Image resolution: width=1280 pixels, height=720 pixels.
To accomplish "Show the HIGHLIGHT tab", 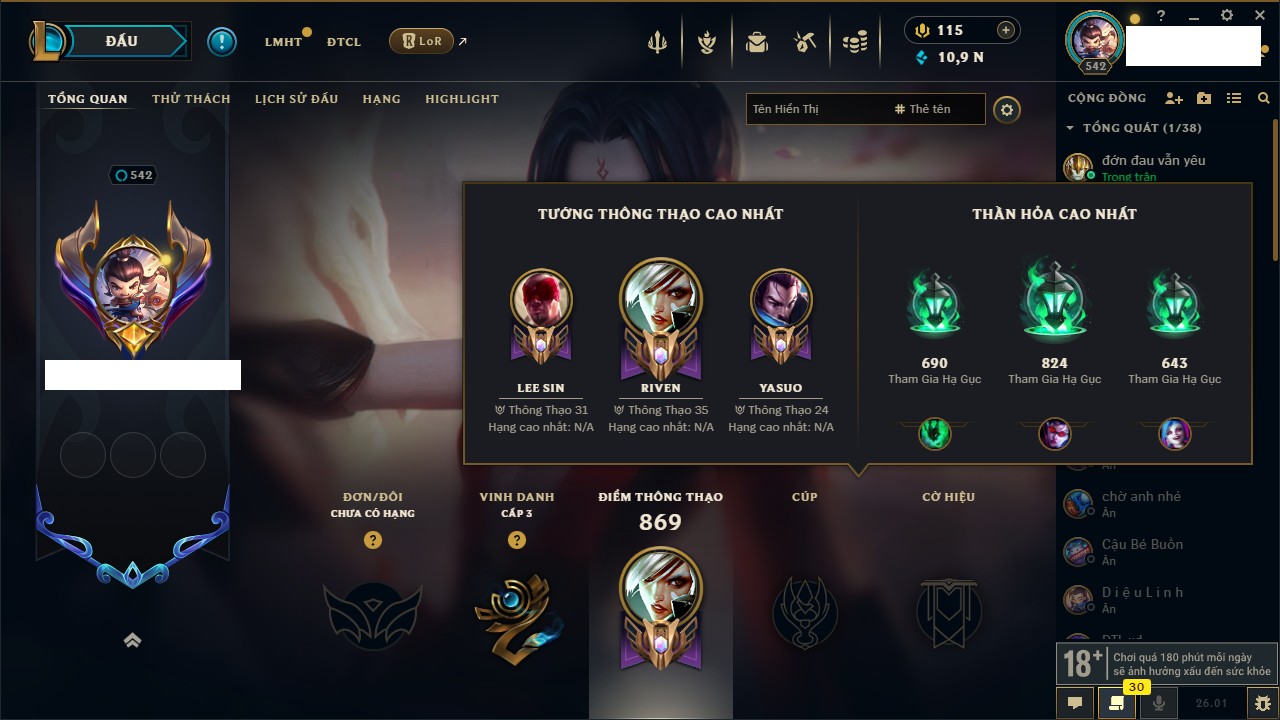I will click(461, 99).
